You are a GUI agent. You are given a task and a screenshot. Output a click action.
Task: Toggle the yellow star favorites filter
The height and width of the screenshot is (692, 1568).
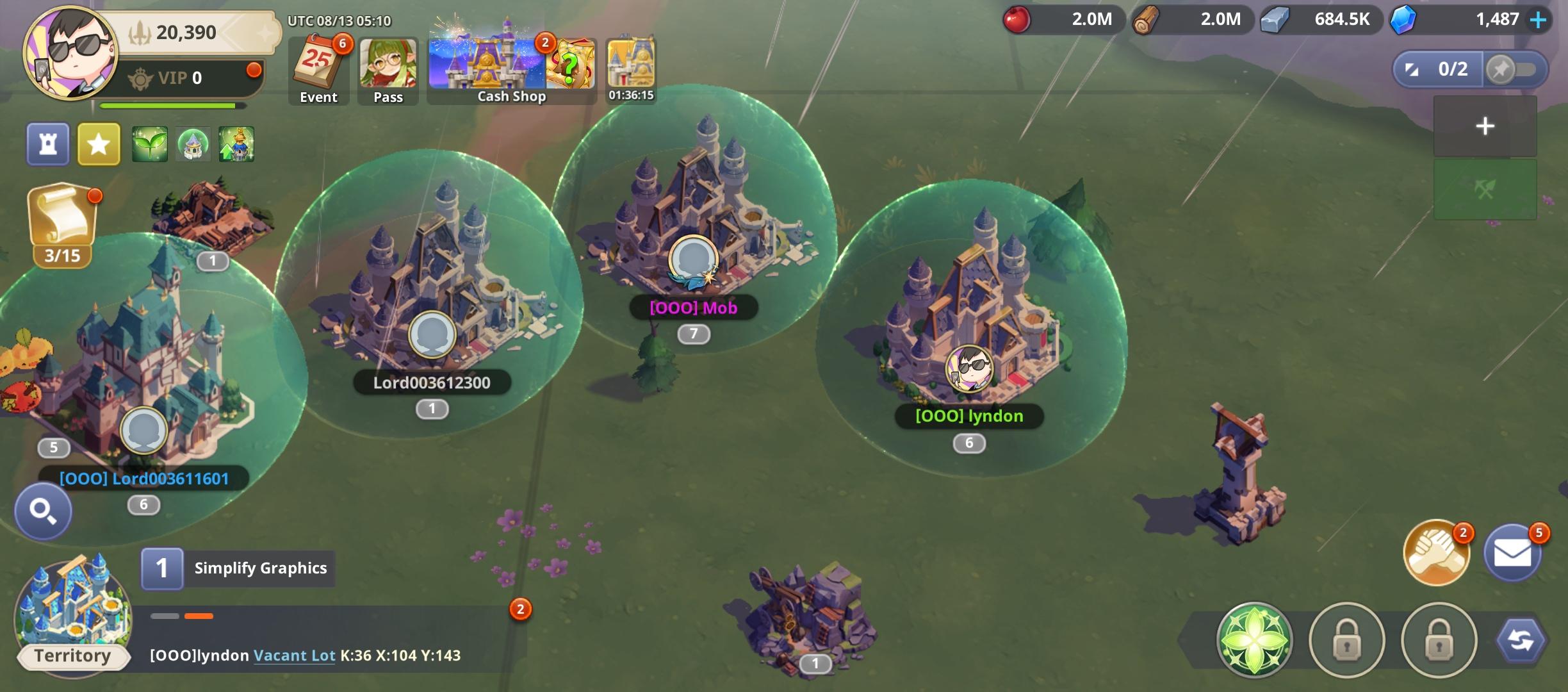tap(98, 144)
